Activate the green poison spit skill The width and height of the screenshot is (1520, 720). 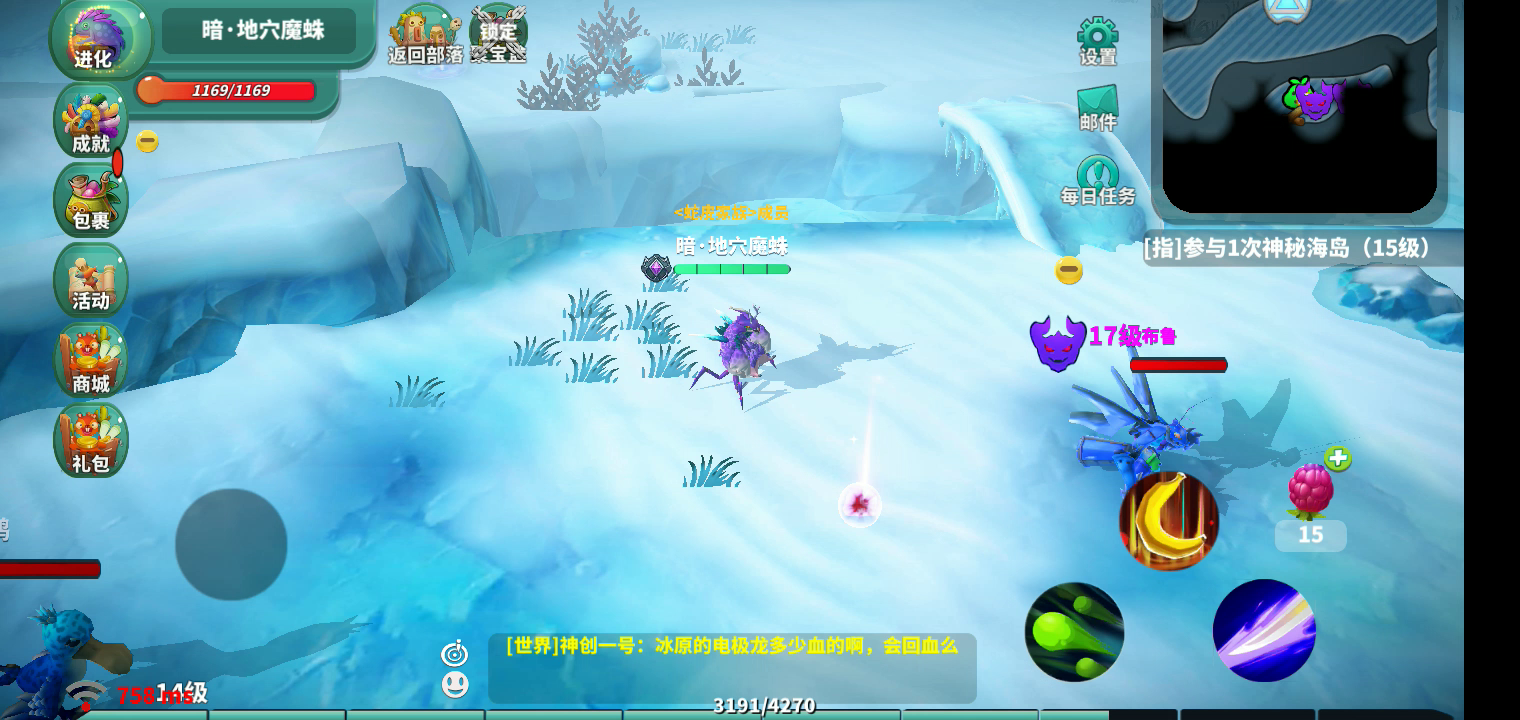[x=1074, y=632]
